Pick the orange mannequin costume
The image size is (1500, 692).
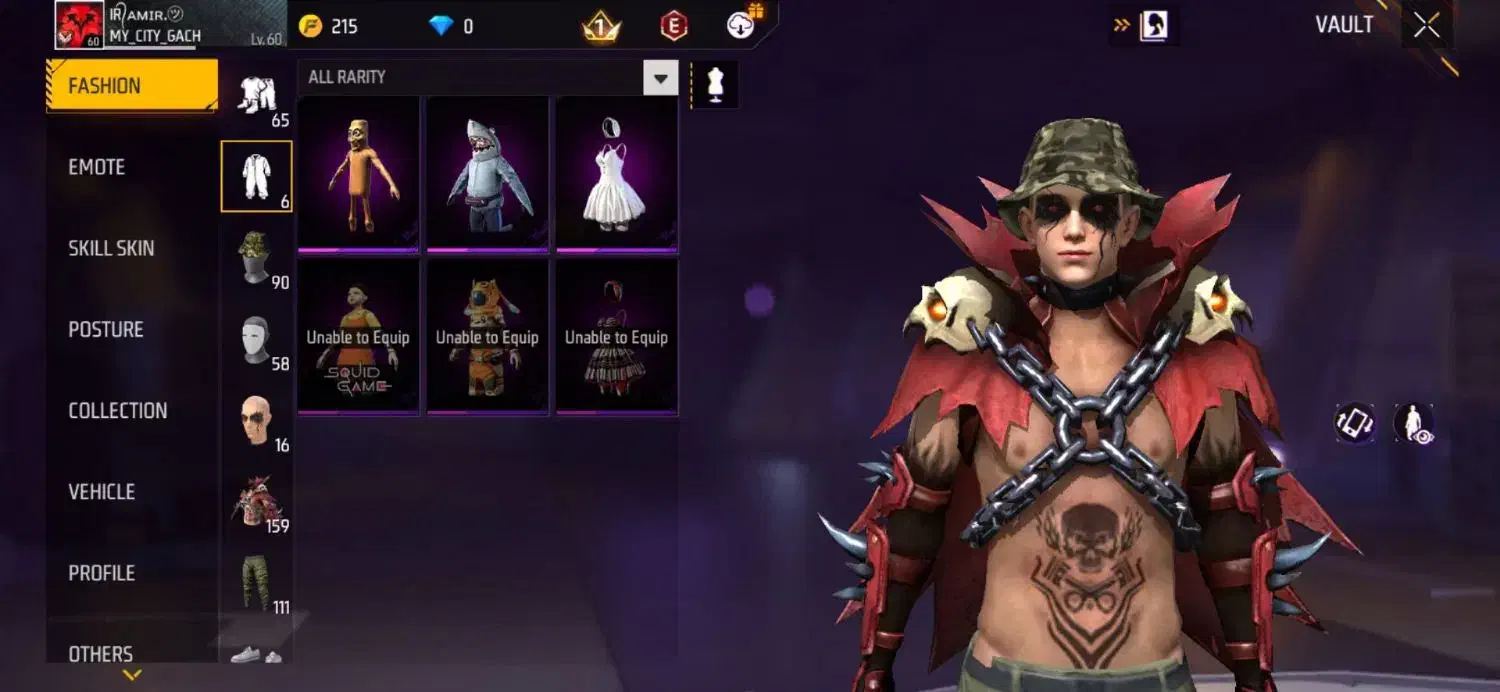(x=358, y=173)
